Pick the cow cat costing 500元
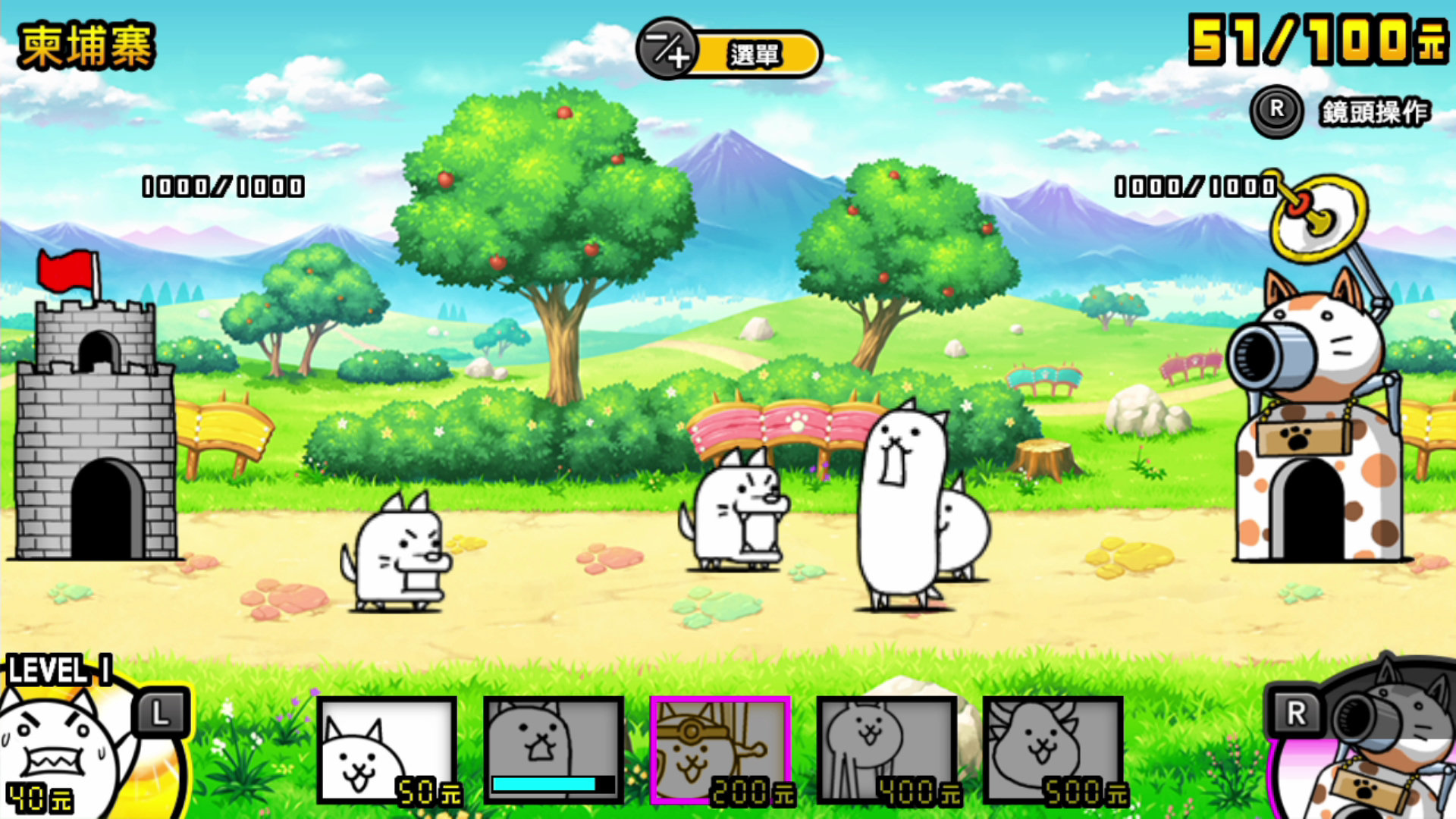This screenshot has width=1456, height=819. [1054, 750]
